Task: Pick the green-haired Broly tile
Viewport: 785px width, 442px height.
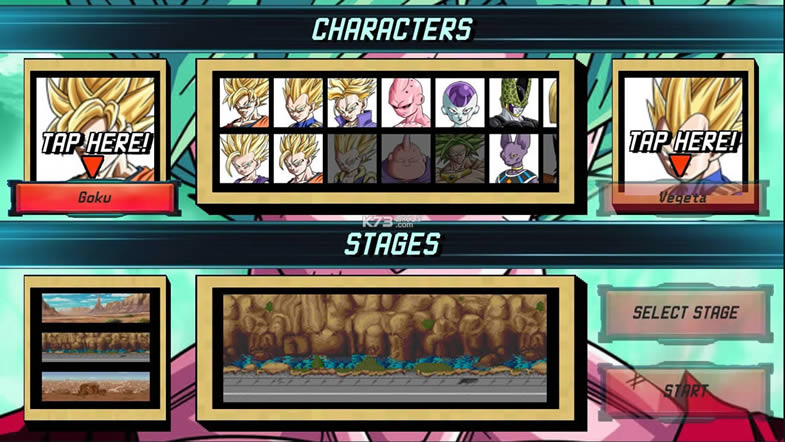Action: coord(459,158)
